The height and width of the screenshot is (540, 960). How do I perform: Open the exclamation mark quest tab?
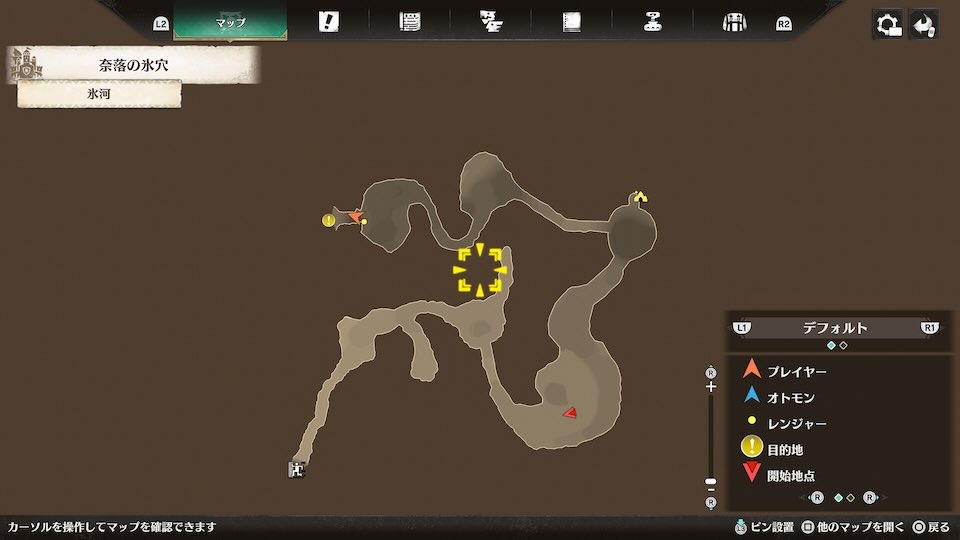(x=328, y=22)
